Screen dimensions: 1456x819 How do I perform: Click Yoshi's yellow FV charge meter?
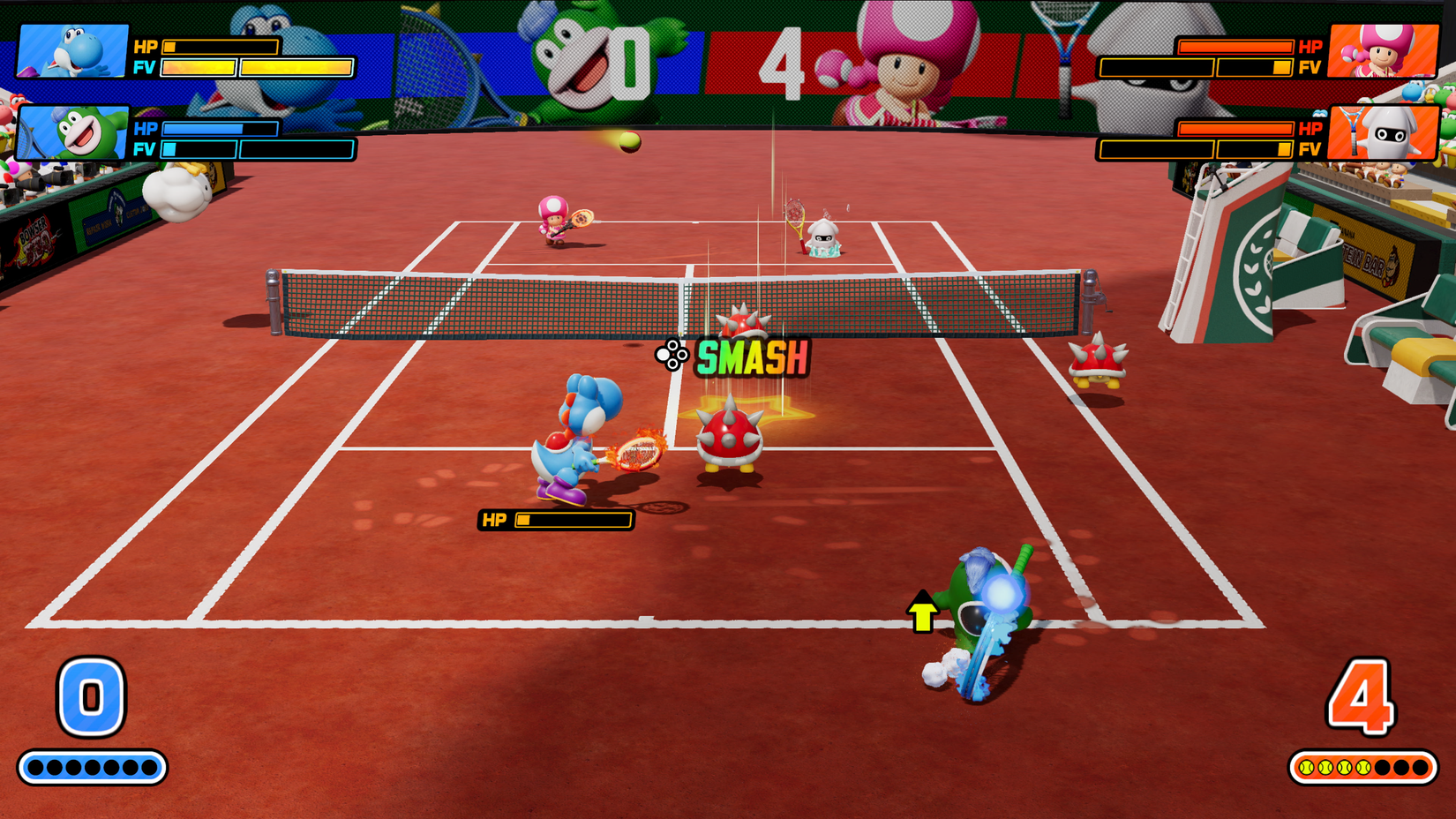256,68
